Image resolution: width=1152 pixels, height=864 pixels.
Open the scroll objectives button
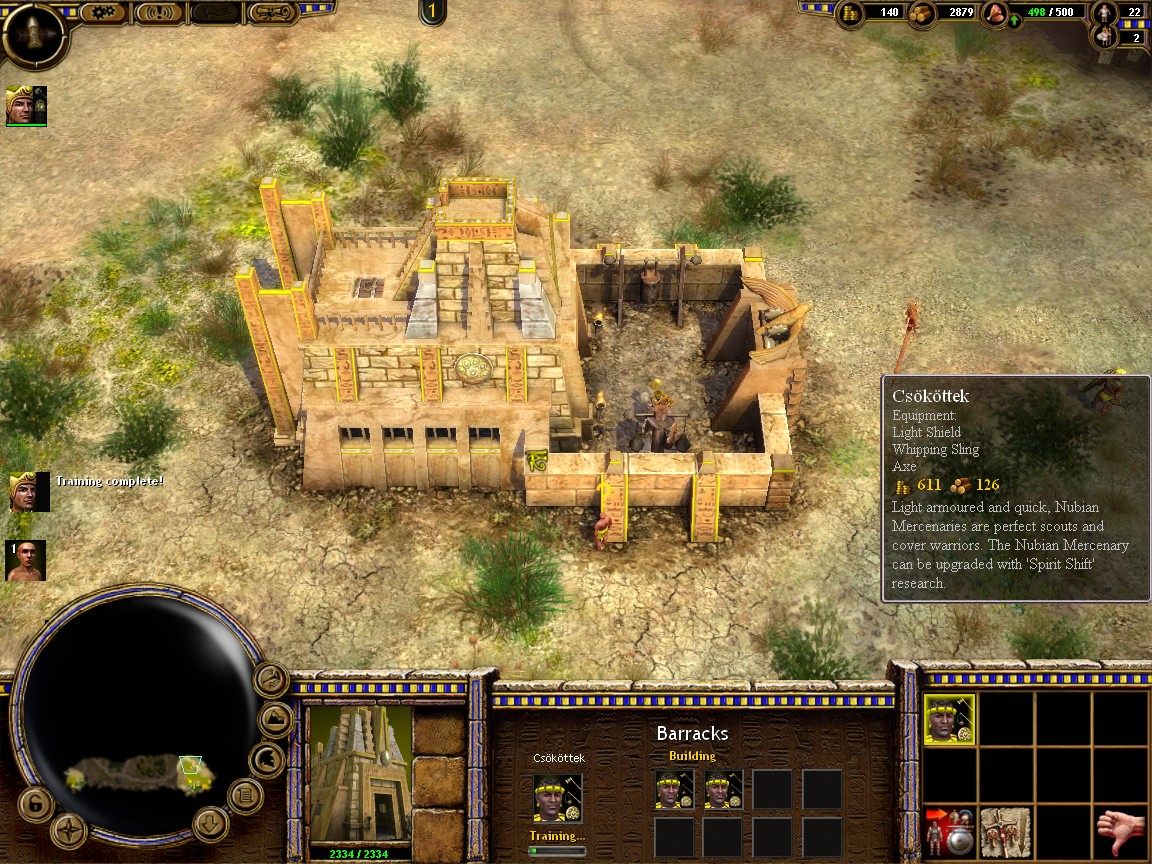274,13
